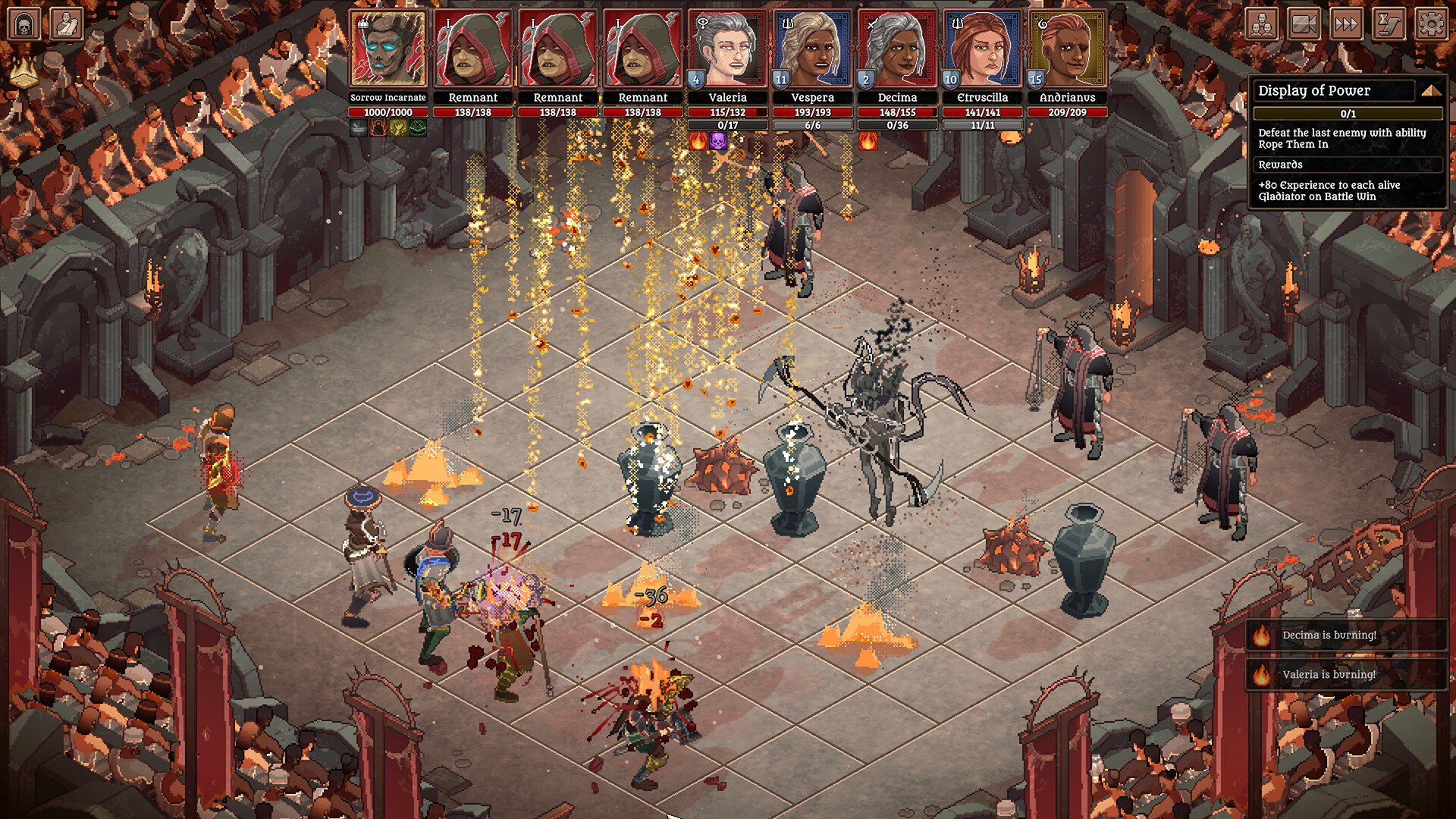Enable fast-forward battle speed
The width and height of the screenshot is (1456, 819).
tap(1347, 24)
